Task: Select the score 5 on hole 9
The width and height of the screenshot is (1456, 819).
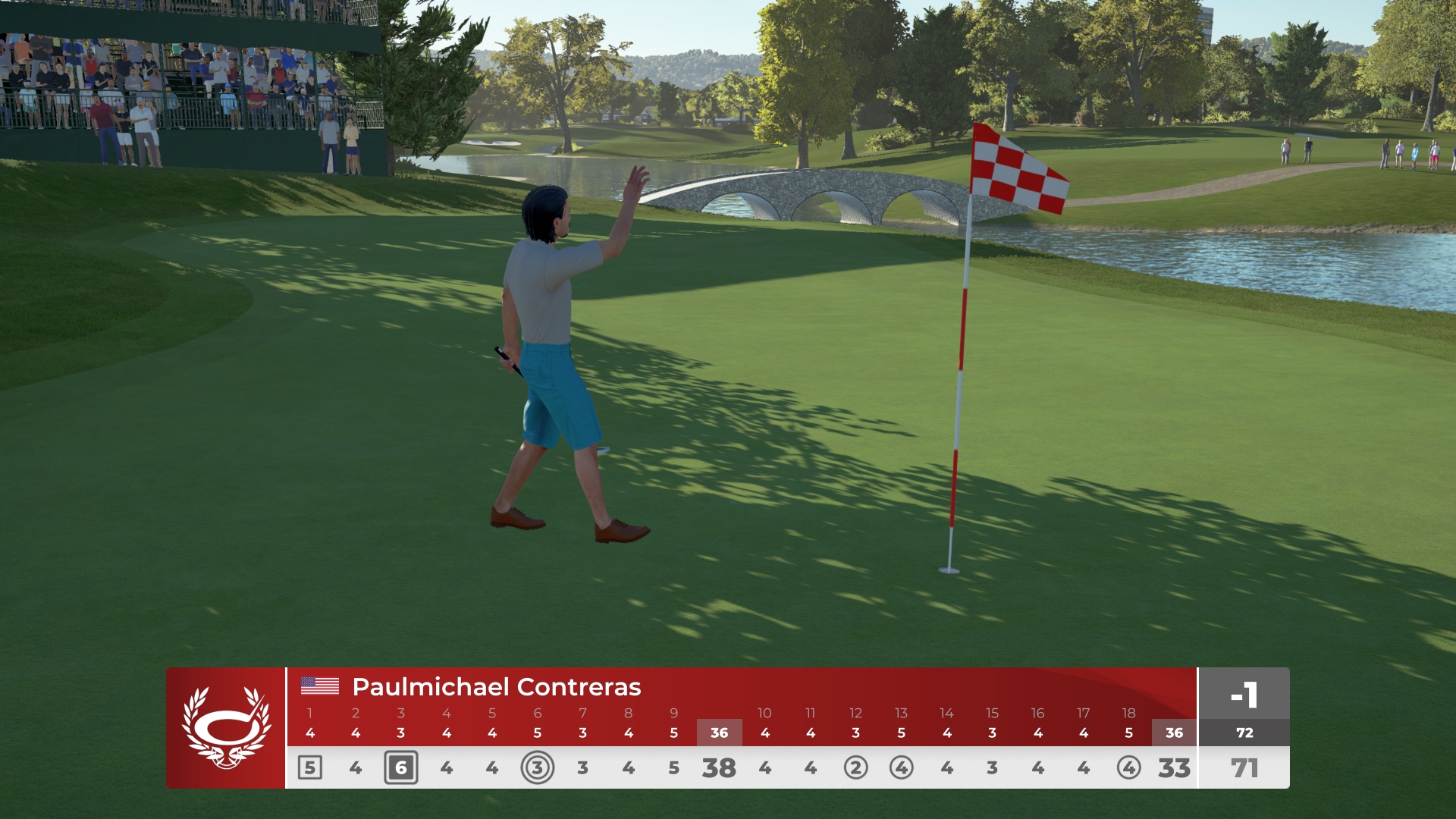Action: [673, 767]
